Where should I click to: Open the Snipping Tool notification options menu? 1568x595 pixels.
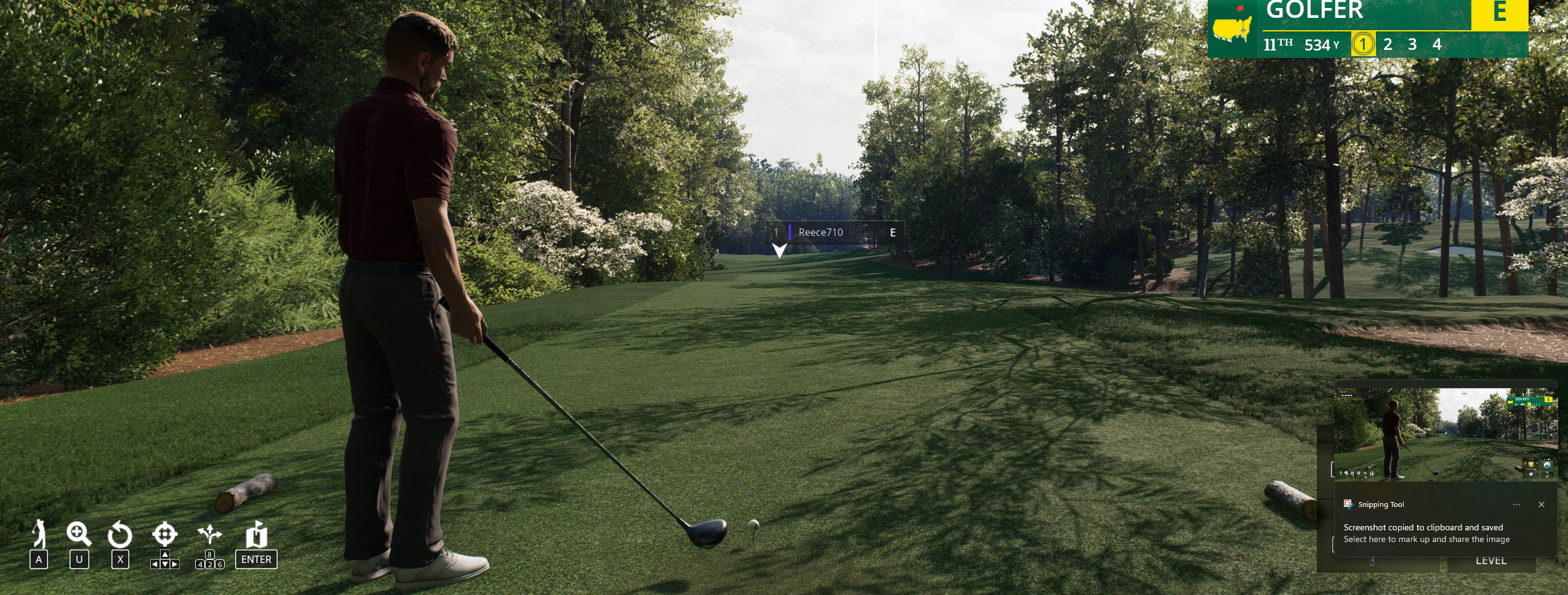click(1516, 504)
